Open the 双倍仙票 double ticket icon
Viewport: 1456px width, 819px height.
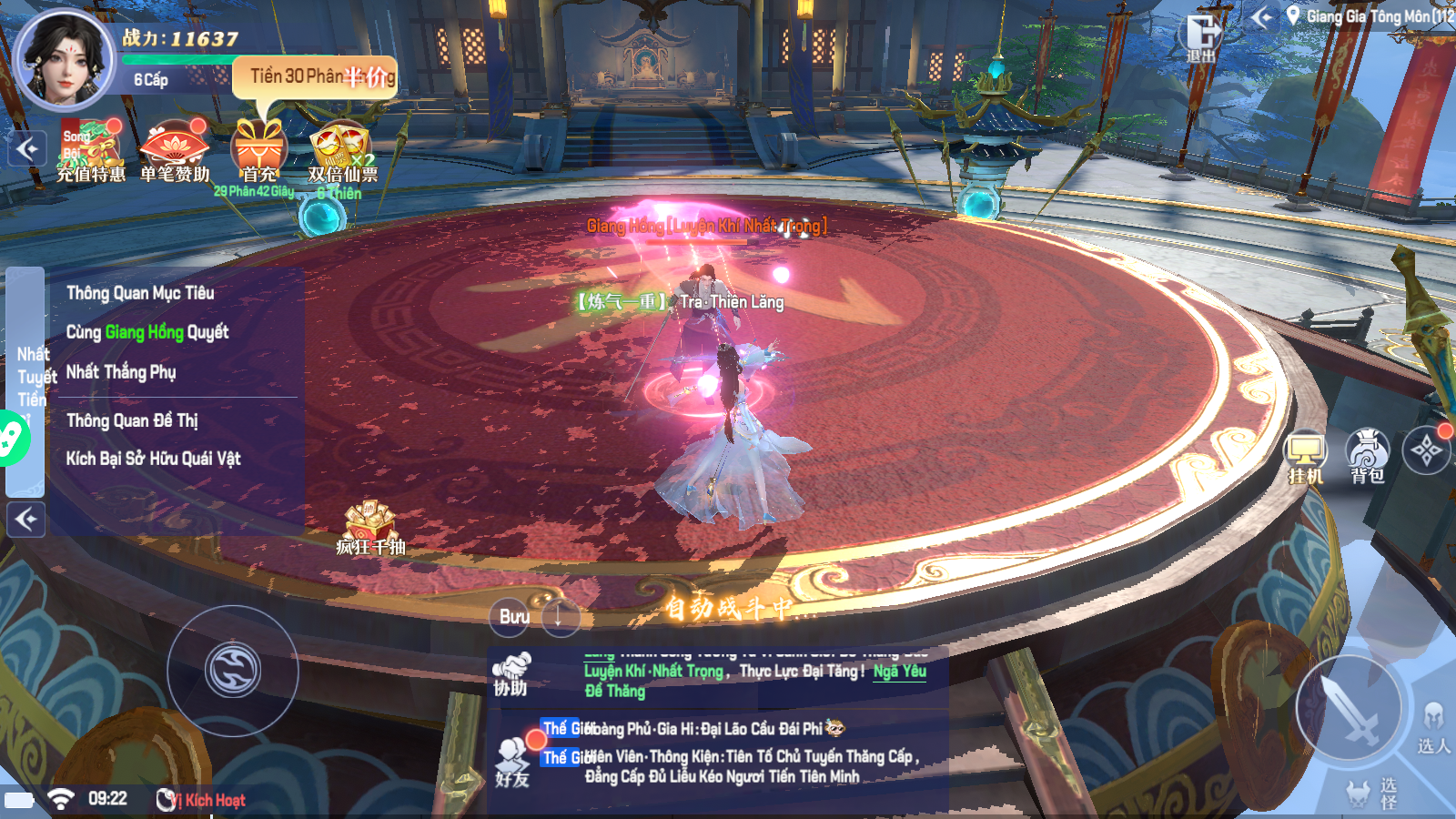click(x=341, y=150)
